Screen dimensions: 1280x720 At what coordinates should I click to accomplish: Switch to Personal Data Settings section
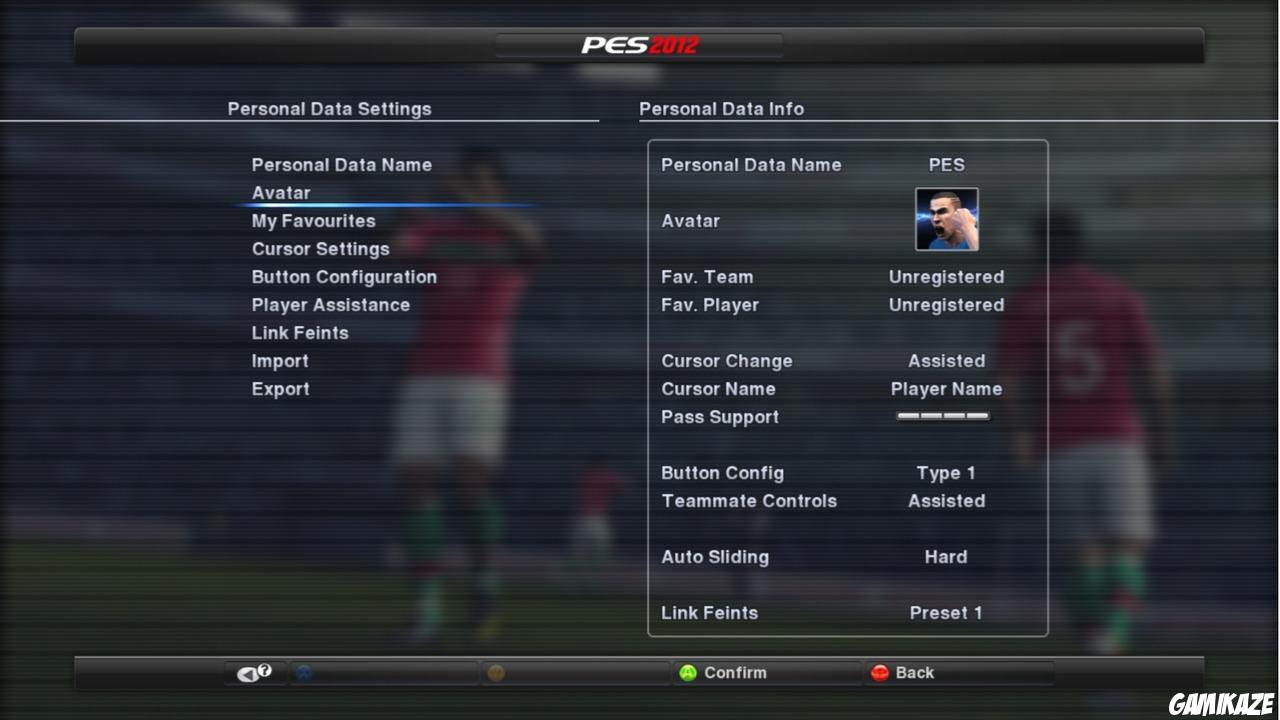330,108
